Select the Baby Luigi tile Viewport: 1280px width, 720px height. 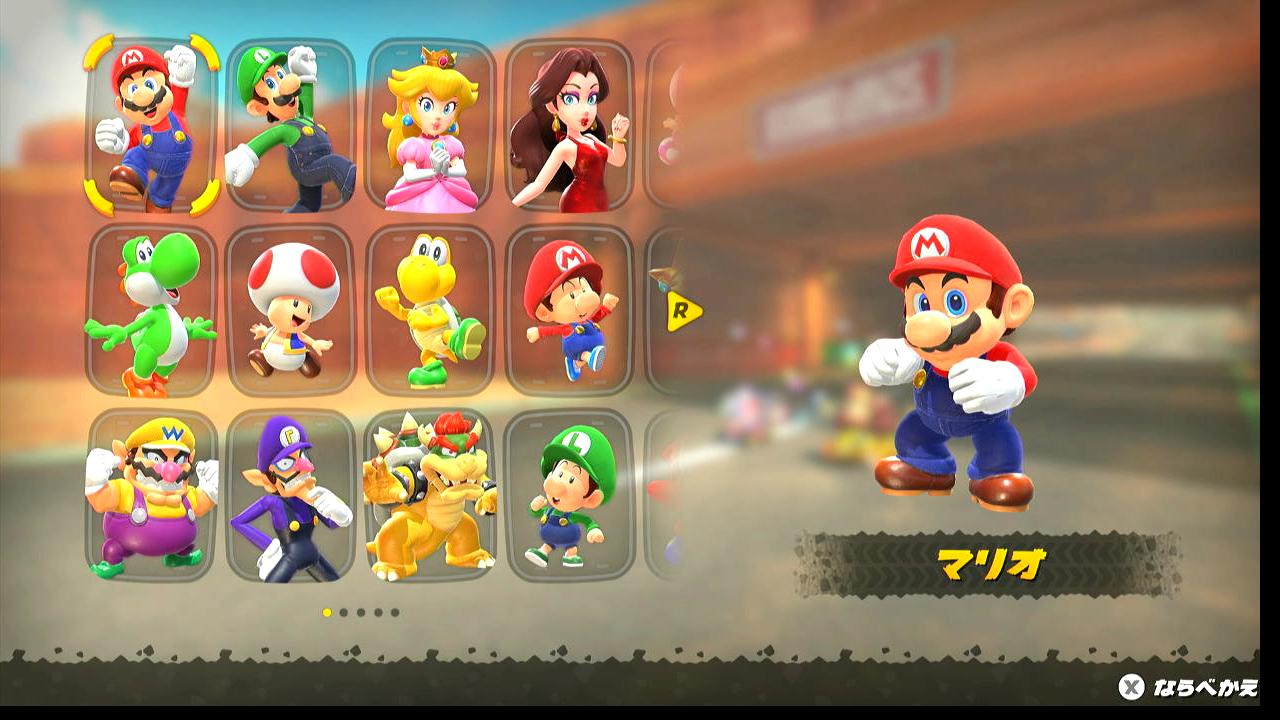569,495
